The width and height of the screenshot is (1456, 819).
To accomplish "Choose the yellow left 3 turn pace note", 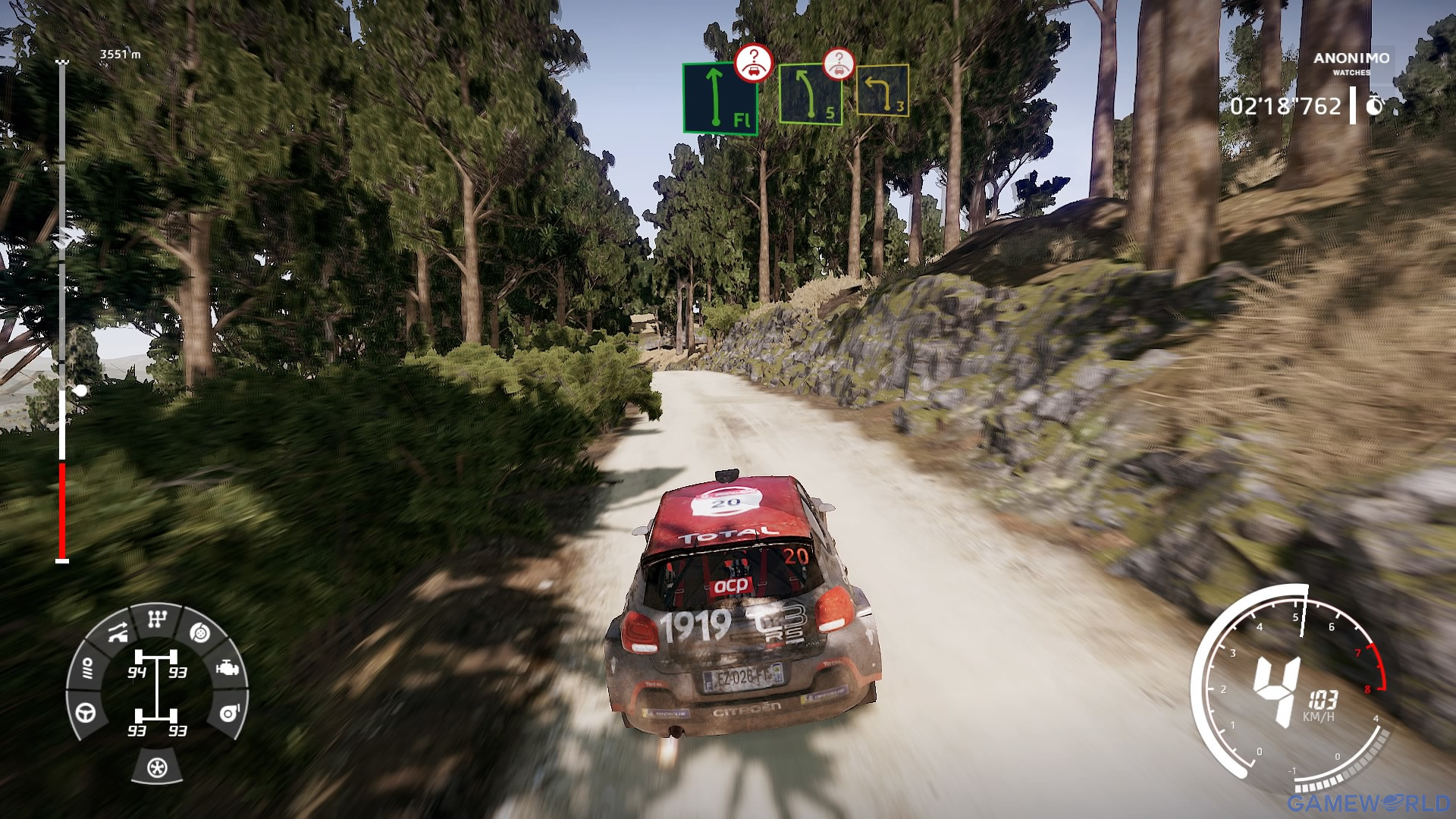I will click(x=882, y=90).
